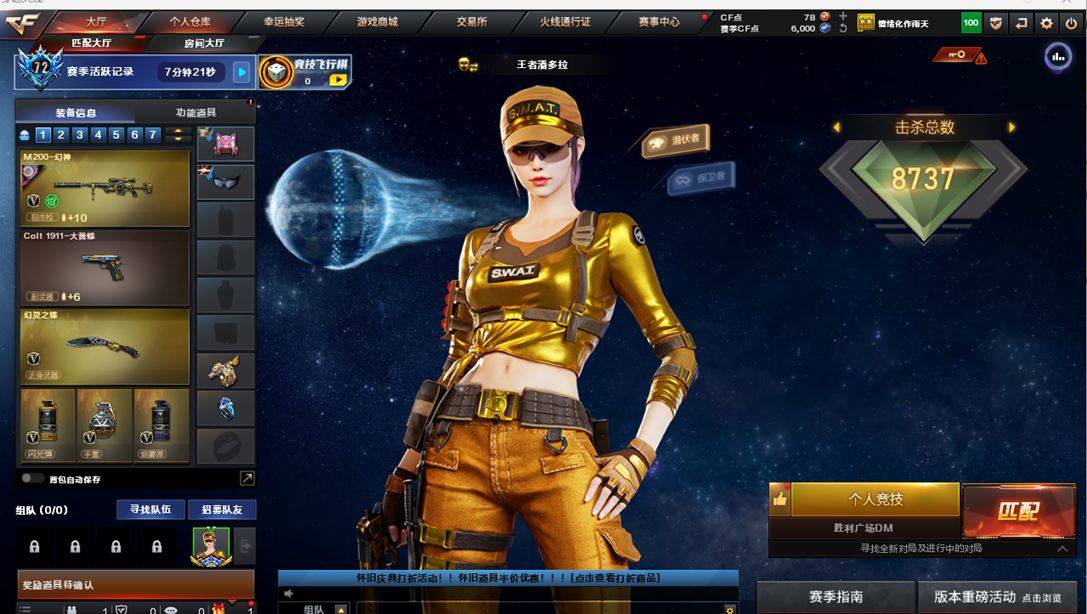Switch to the 功能道具 tab
This screenshot has width=1087, height=614.
pos(195,113)
